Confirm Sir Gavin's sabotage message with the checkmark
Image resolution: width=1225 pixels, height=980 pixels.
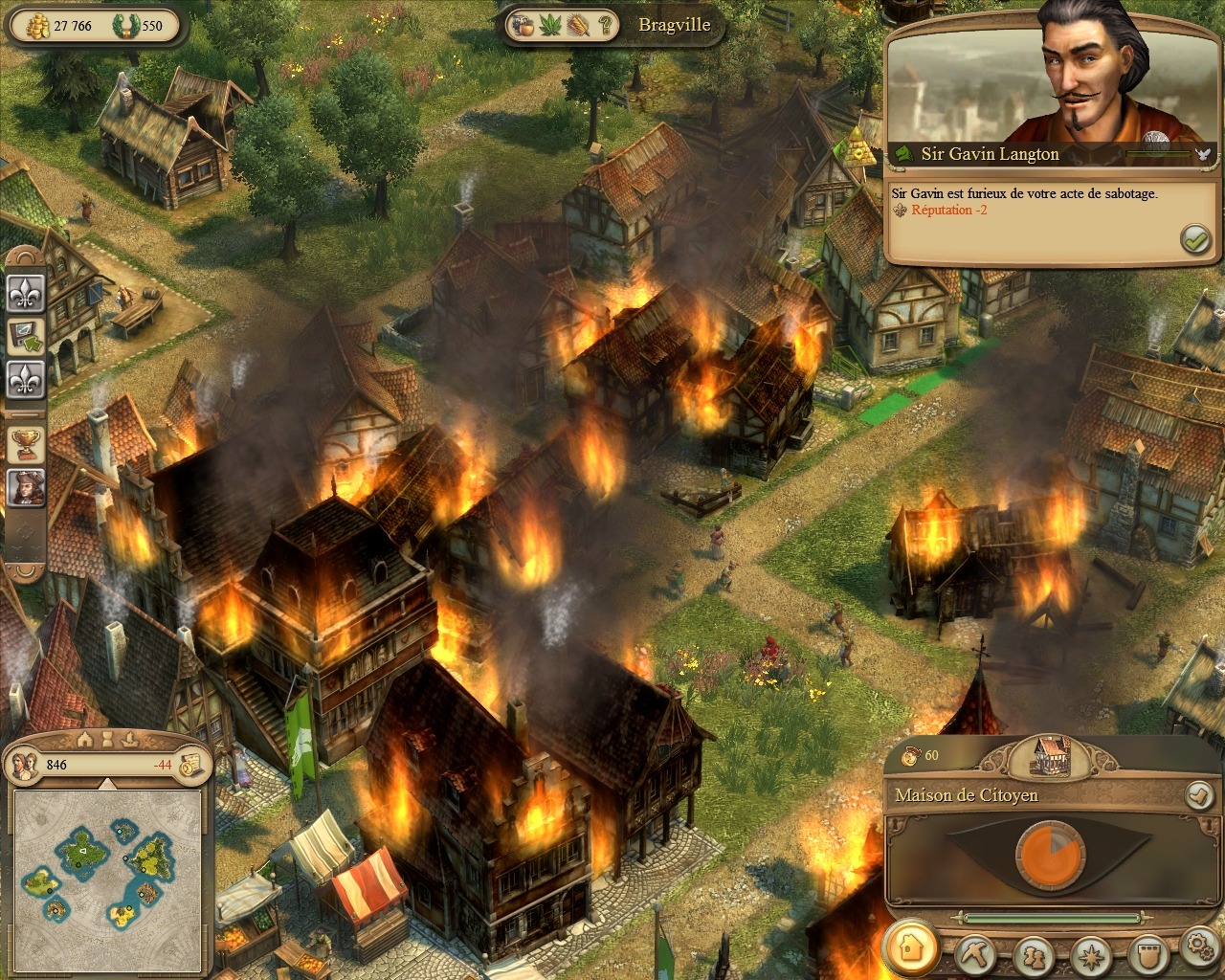click(1195, 239)
